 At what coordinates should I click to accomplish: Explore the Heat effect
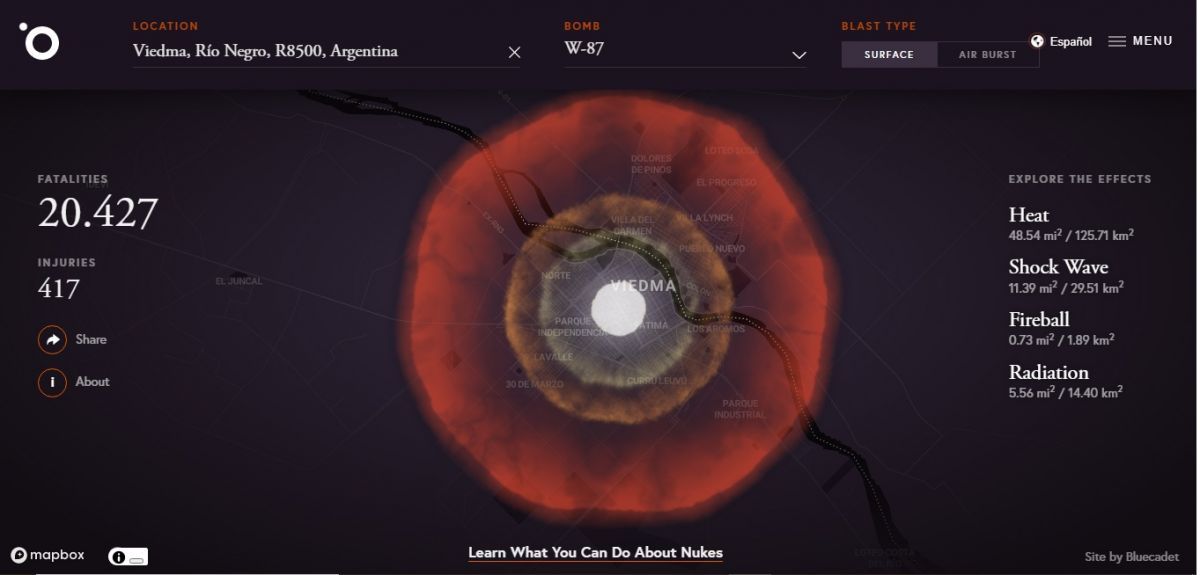coord(1029,216)
